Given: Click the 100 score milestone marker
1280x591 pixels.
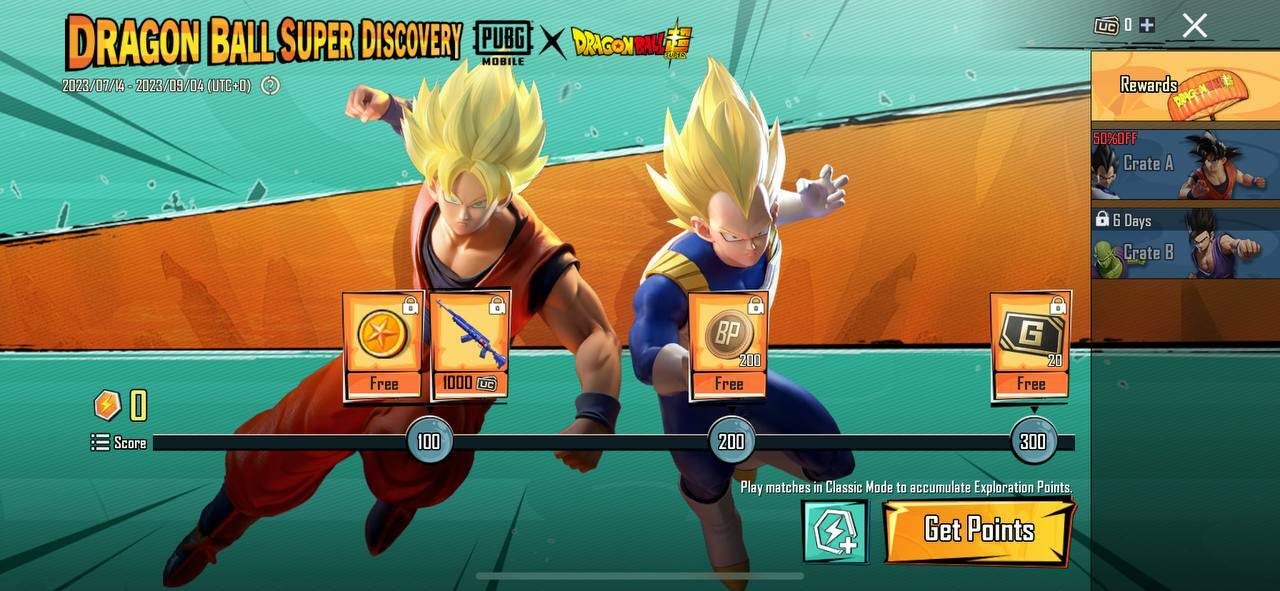Looking at the screenshot, I should [x=429, y=441].
